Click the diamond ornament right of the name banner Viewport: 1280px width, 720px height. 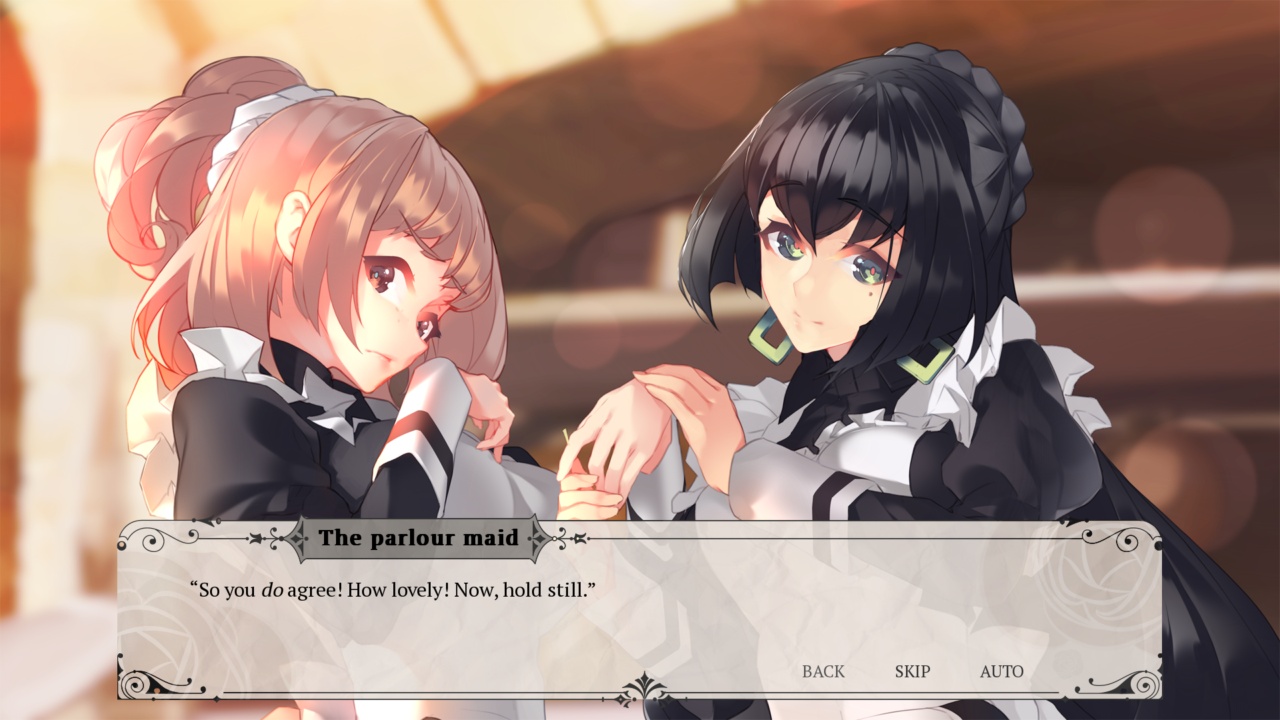coord(540,538)
